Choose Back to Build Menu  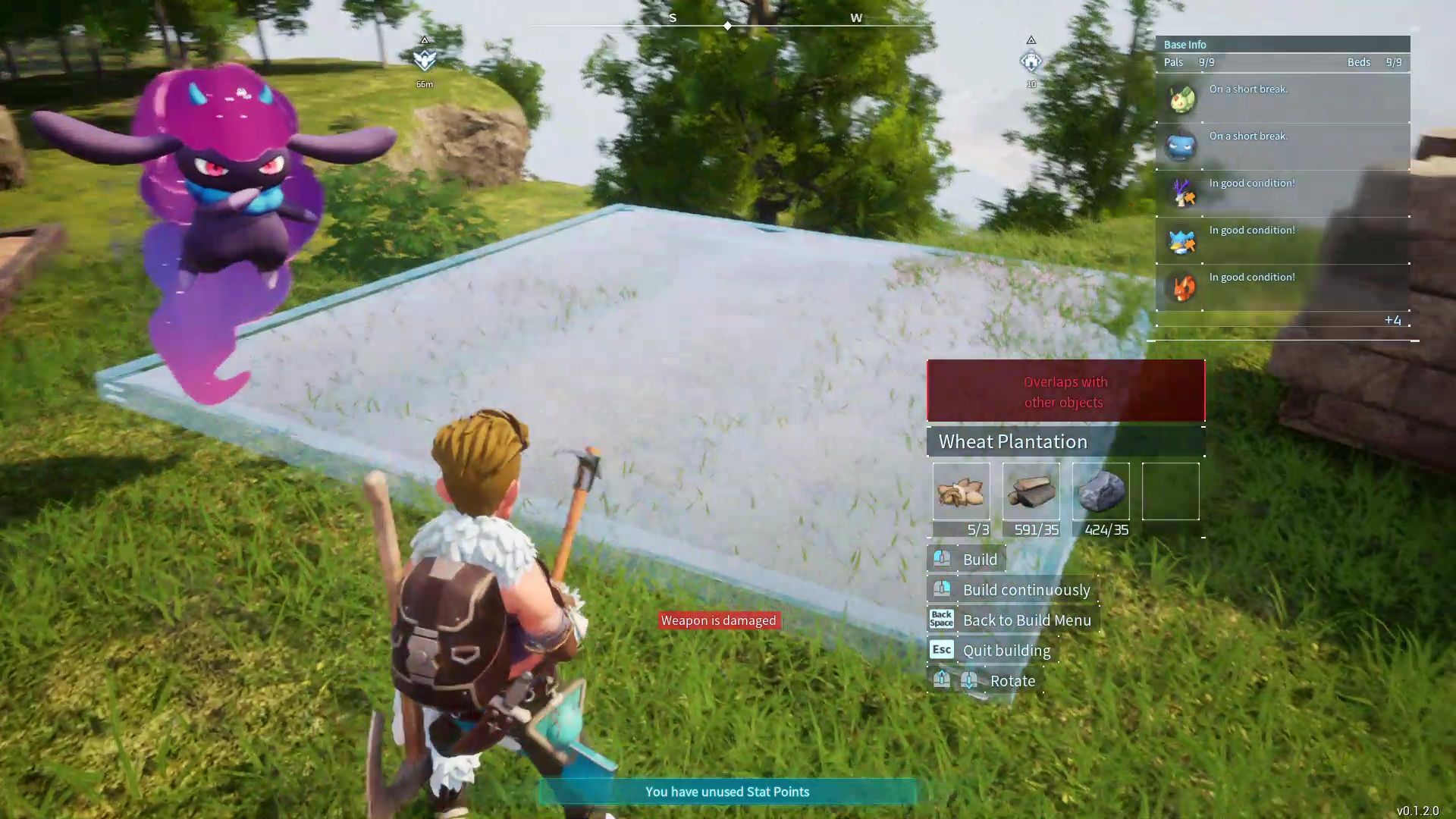1027,620
